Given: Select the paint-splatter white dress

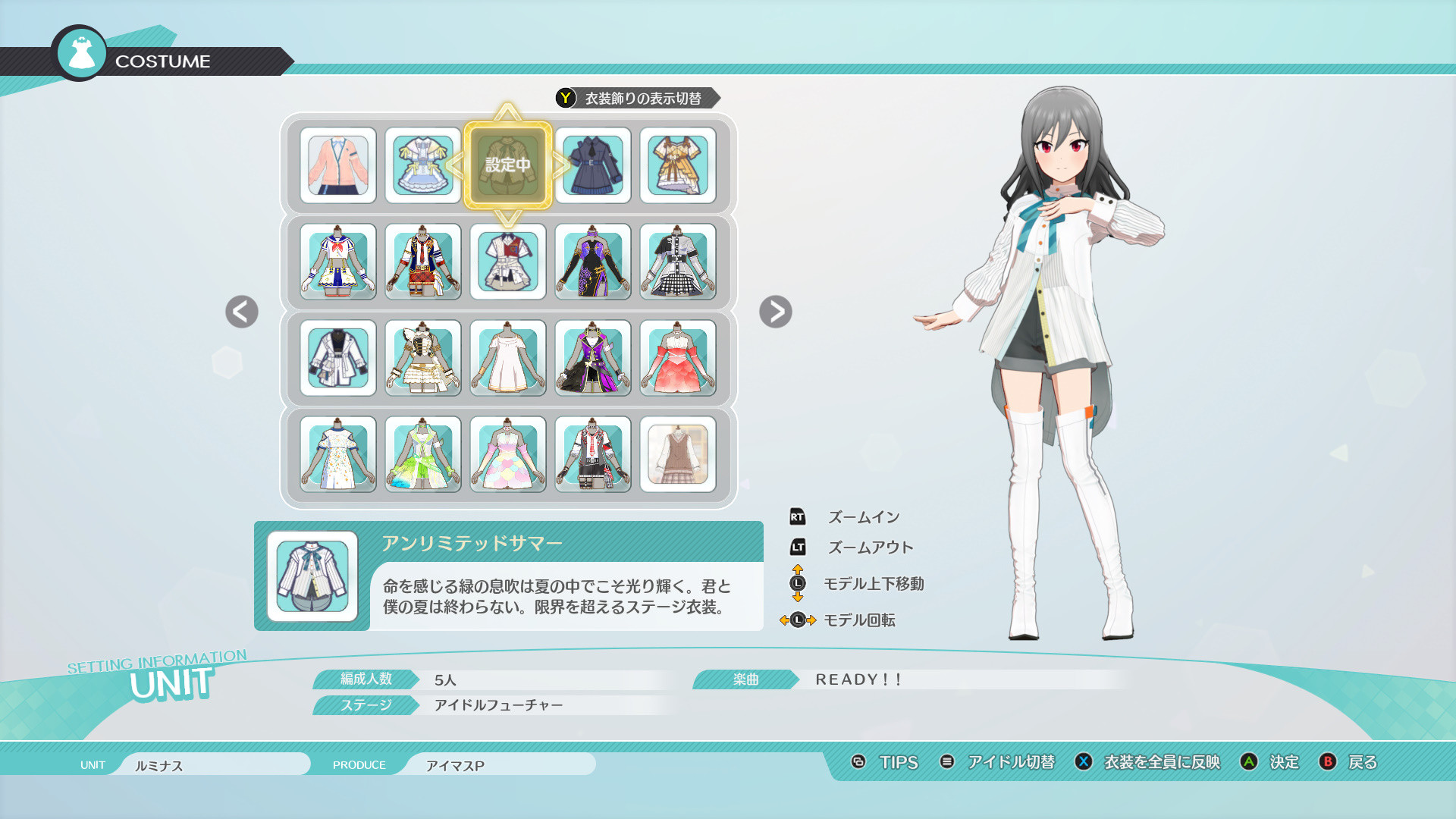Looking at the screenshot, I should [339, 455].
